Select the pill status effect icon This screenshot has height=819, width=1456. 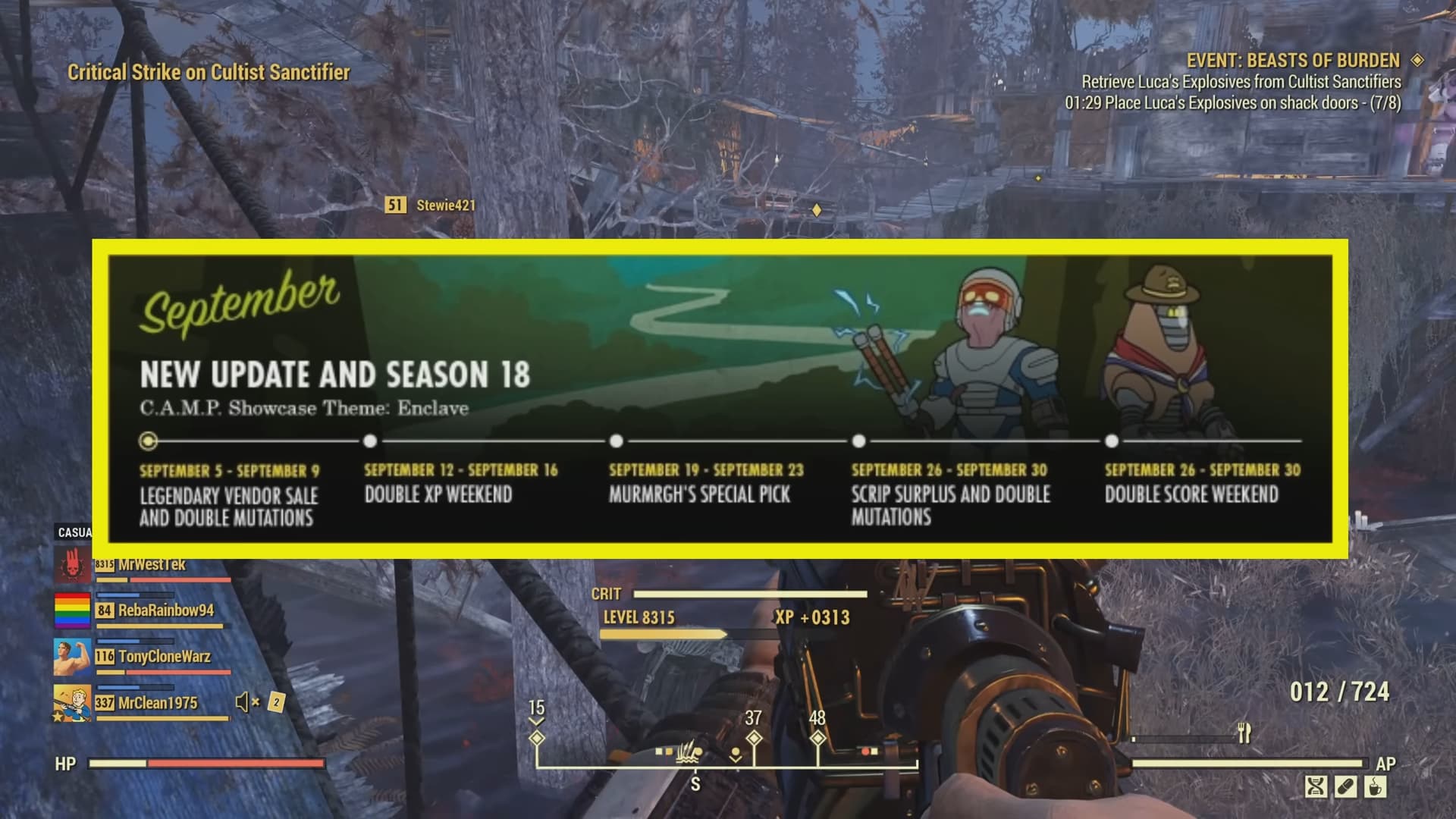1345,786
